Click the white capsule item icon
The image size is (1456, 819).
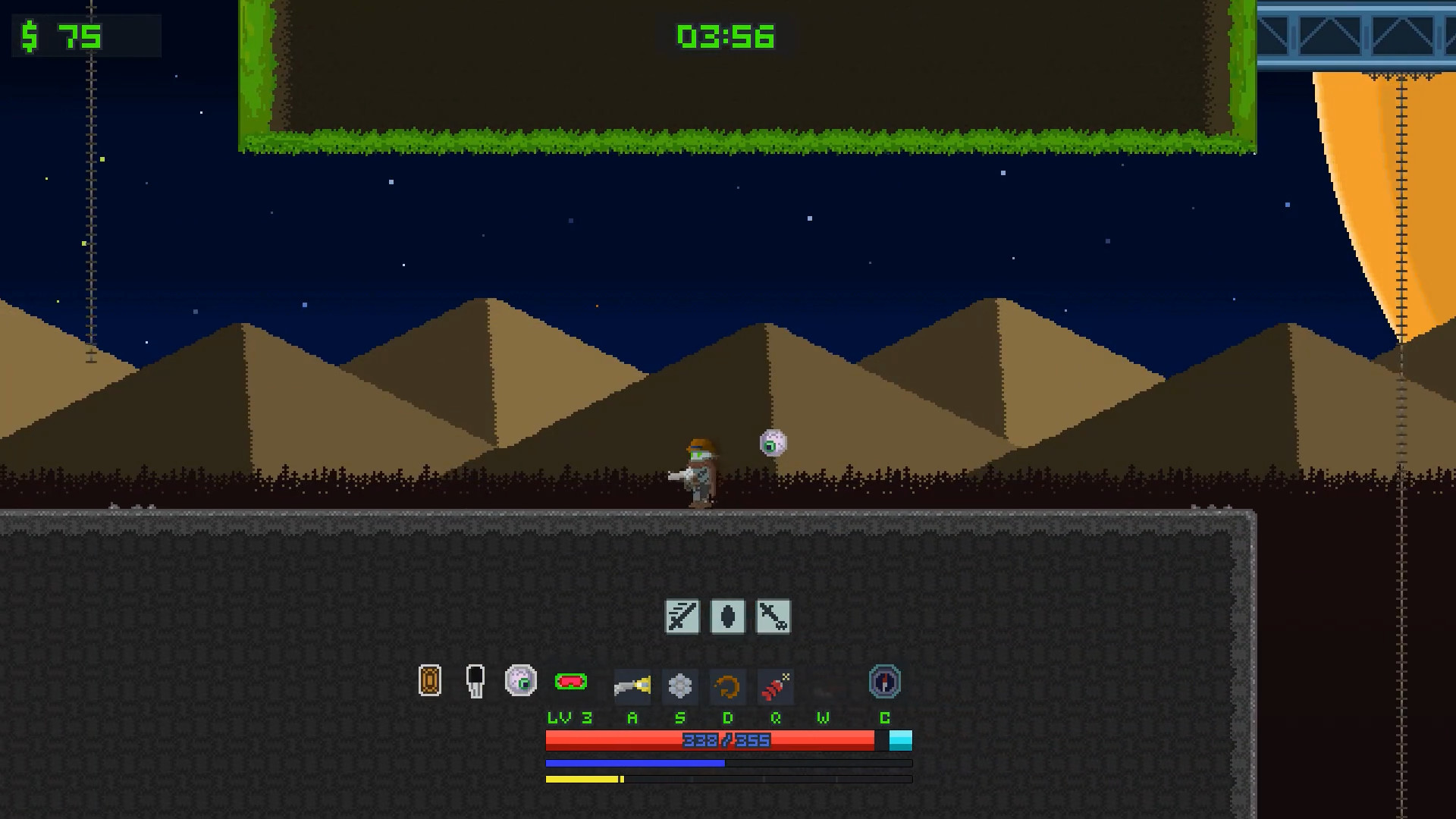point(475,682)
